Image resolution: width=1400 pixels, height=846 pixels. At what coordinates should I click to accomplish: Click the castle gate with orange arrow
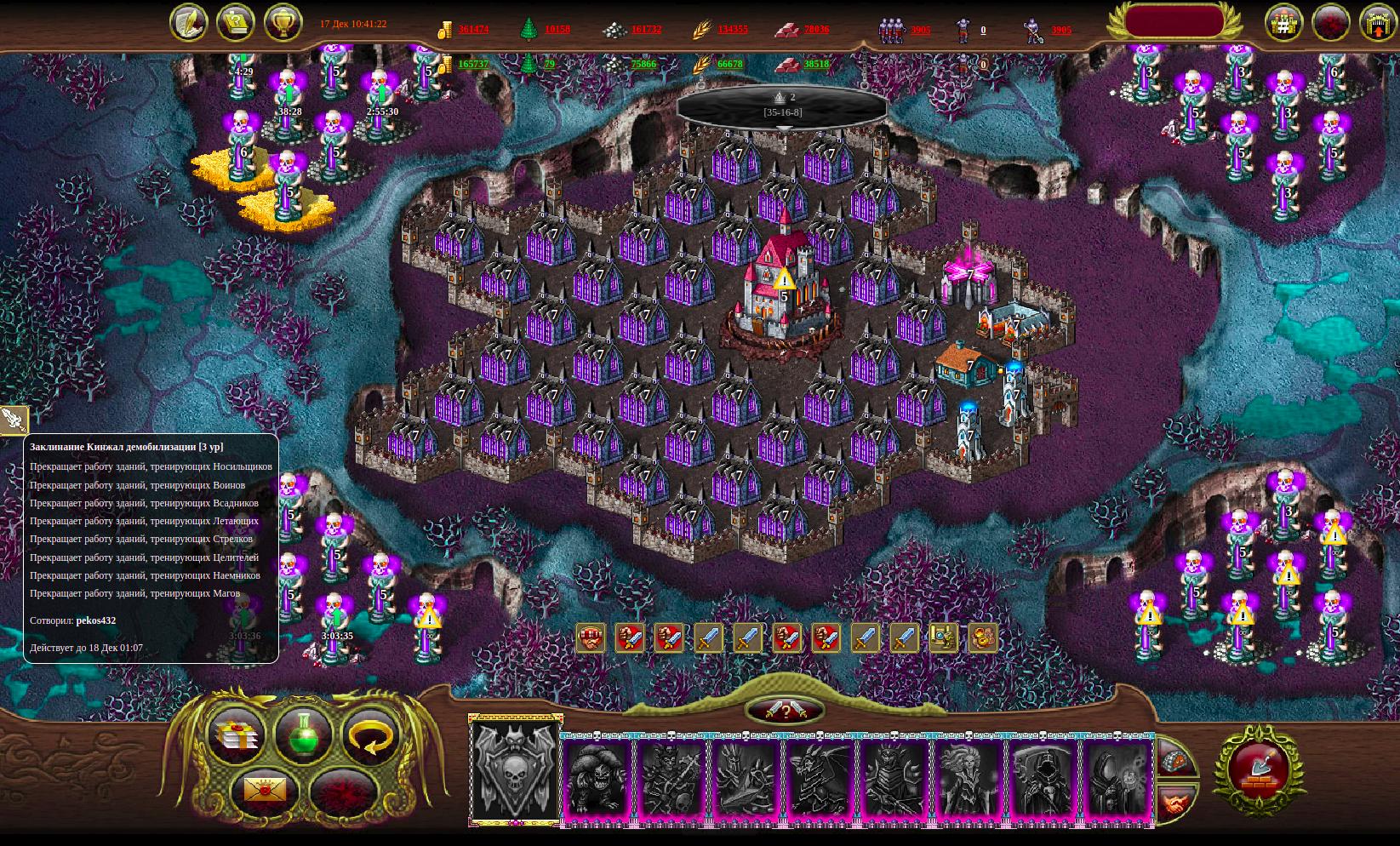tap(1377, 24)
